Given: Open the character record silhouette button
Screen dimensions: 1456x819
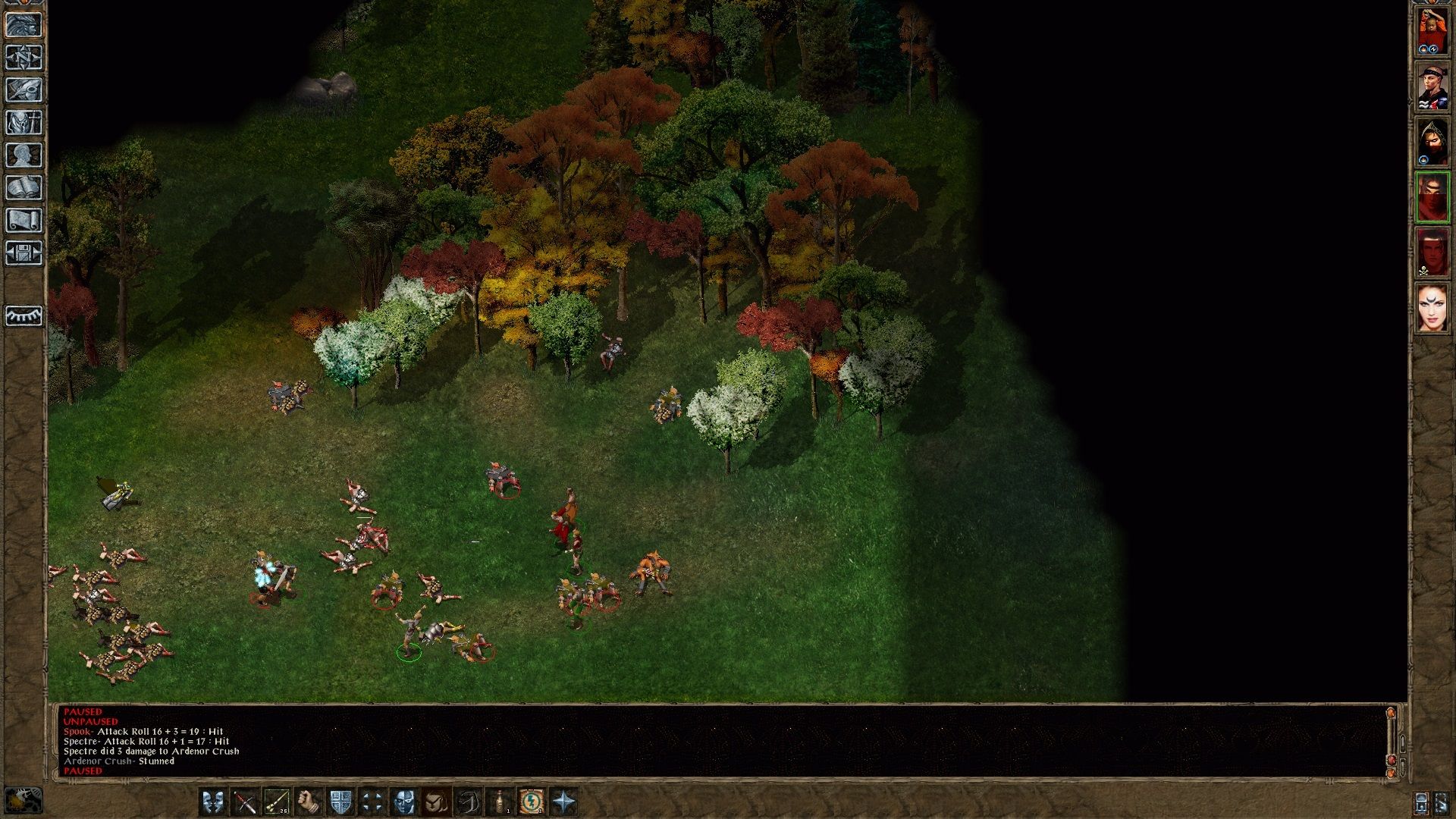Looking at the screenshot, I should (x=24, y=155).
